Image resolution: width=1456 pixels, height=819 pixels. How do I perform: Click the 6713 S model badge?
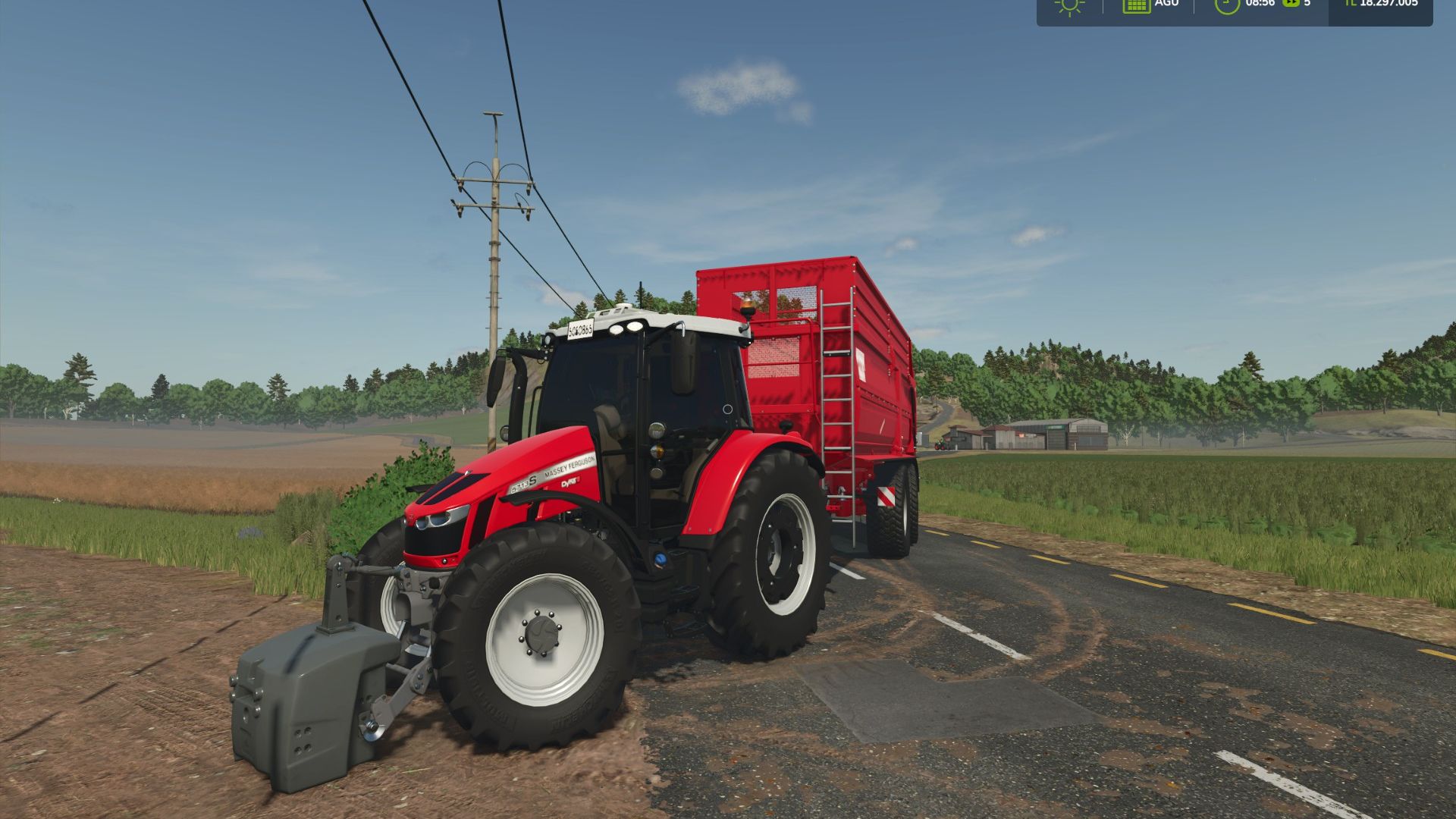(x=523, y=482)
